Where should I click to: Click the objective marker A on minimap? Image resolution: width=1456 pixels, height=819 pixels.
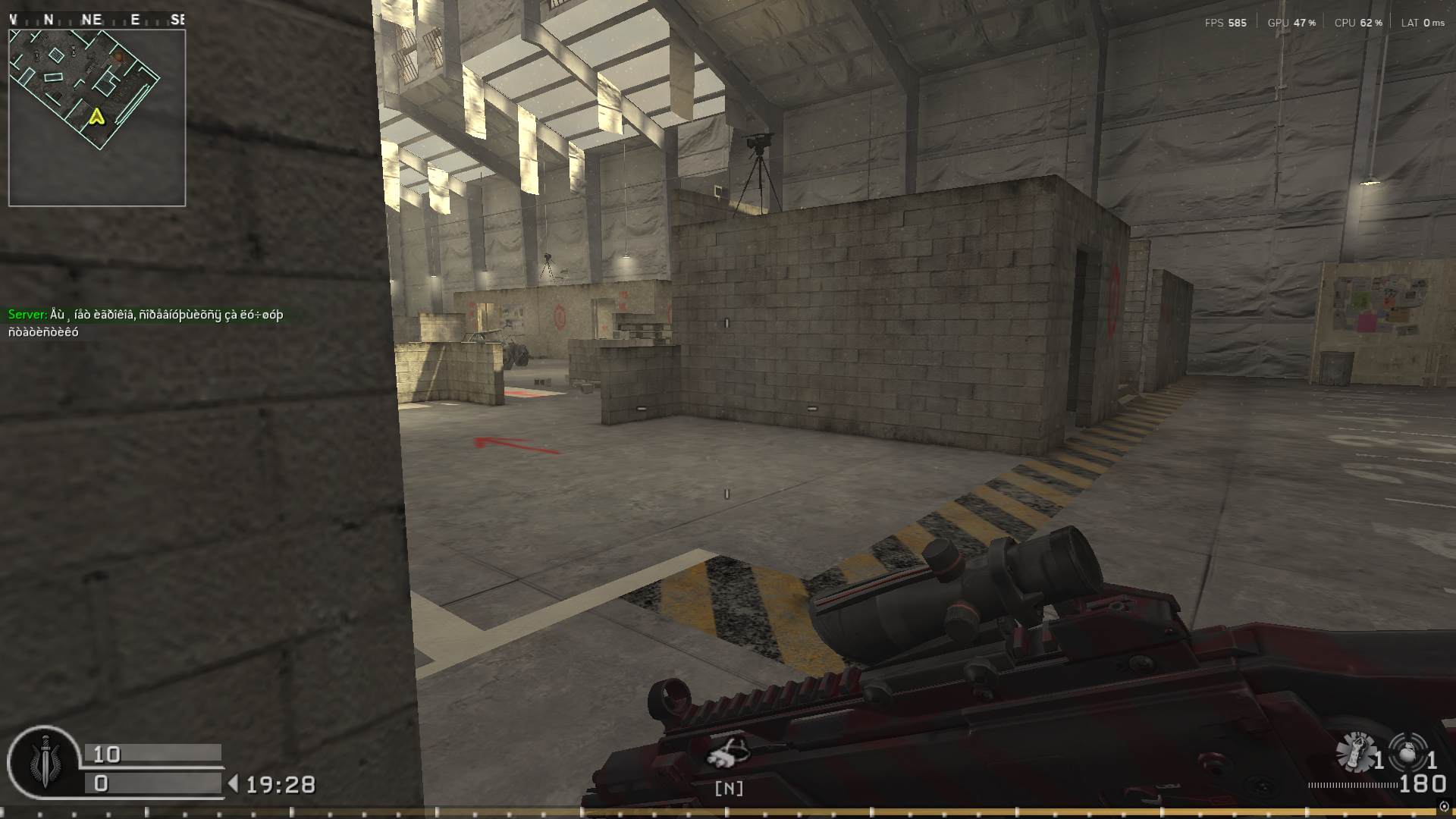96,118
